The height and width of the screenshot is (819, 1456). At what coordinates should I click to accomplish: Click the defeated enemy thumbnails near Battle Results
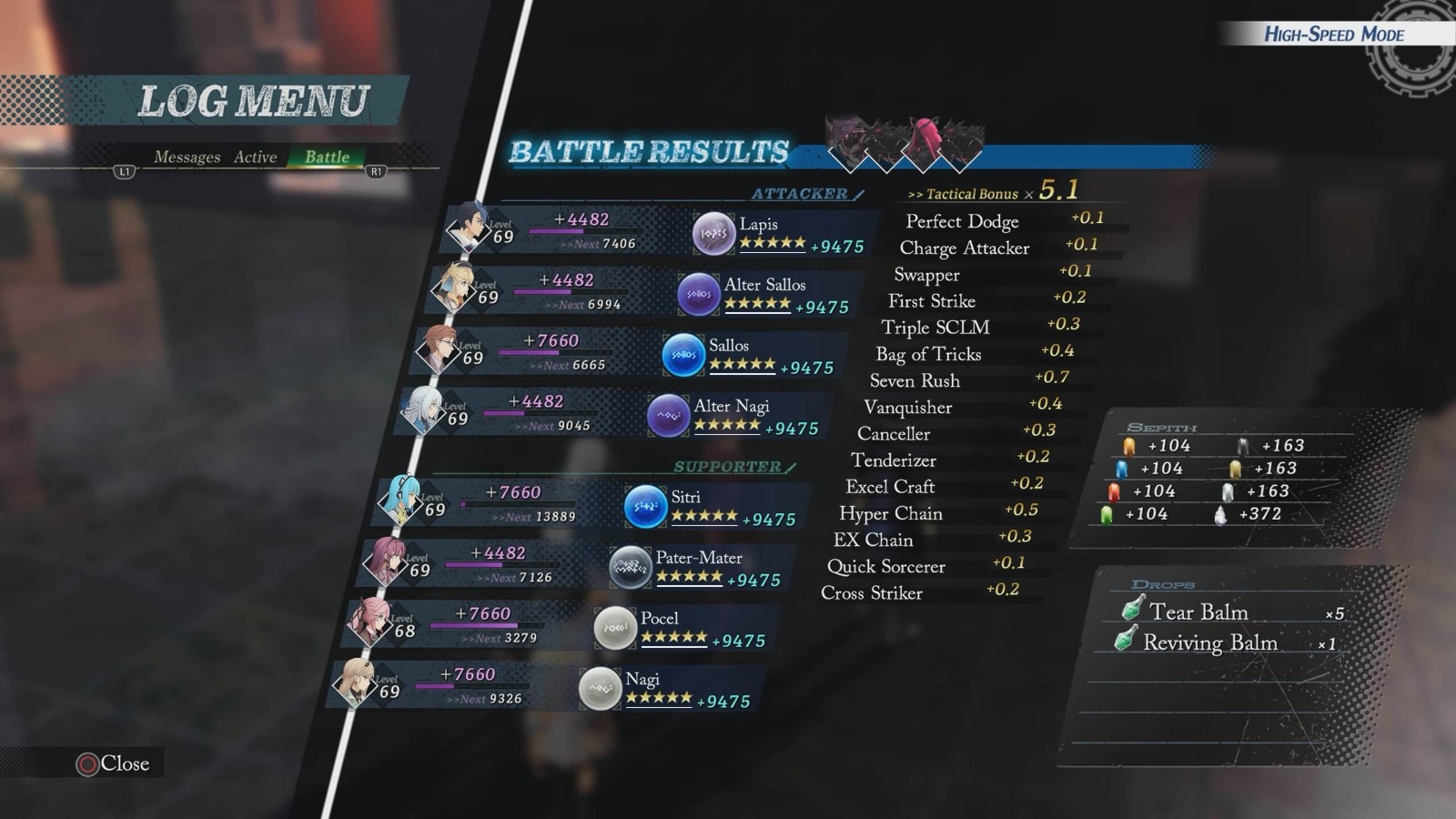[x=896, y=136]
